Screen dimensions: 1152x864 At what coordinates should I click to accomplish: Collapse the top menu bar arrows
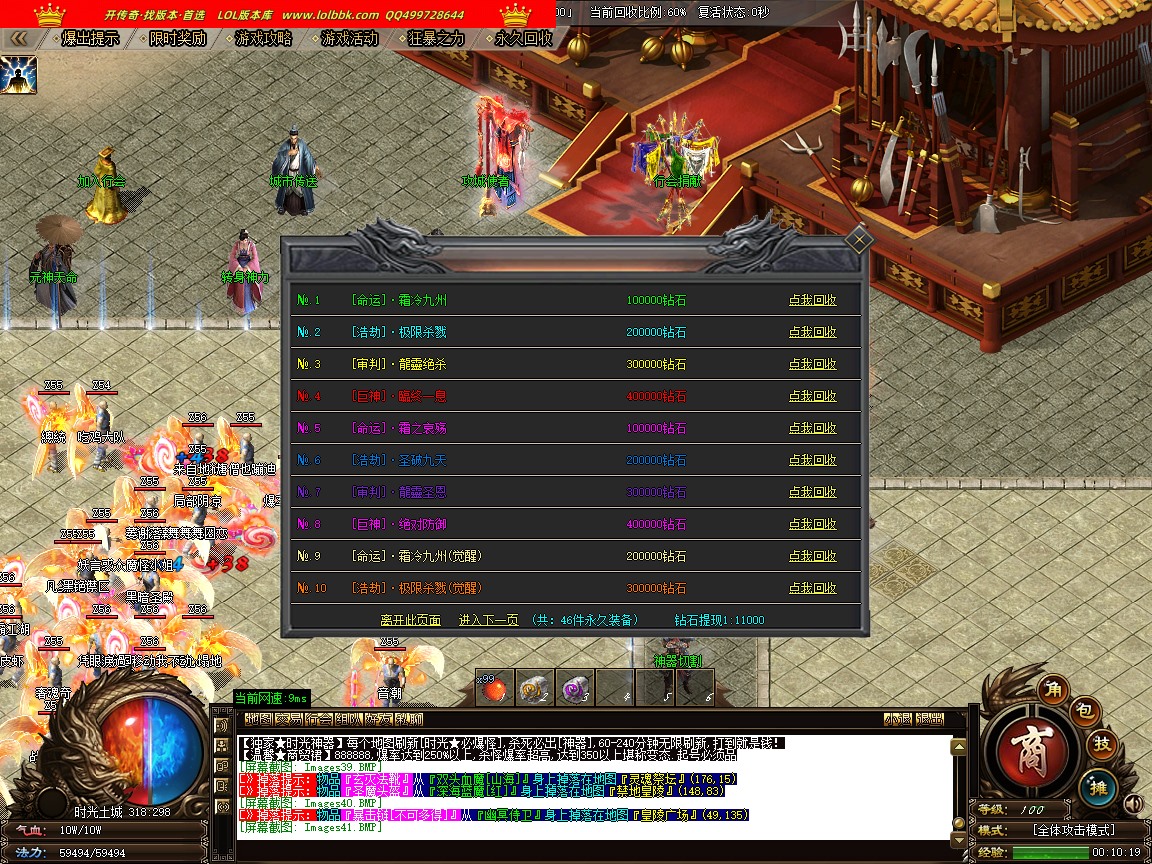(18, 39)
